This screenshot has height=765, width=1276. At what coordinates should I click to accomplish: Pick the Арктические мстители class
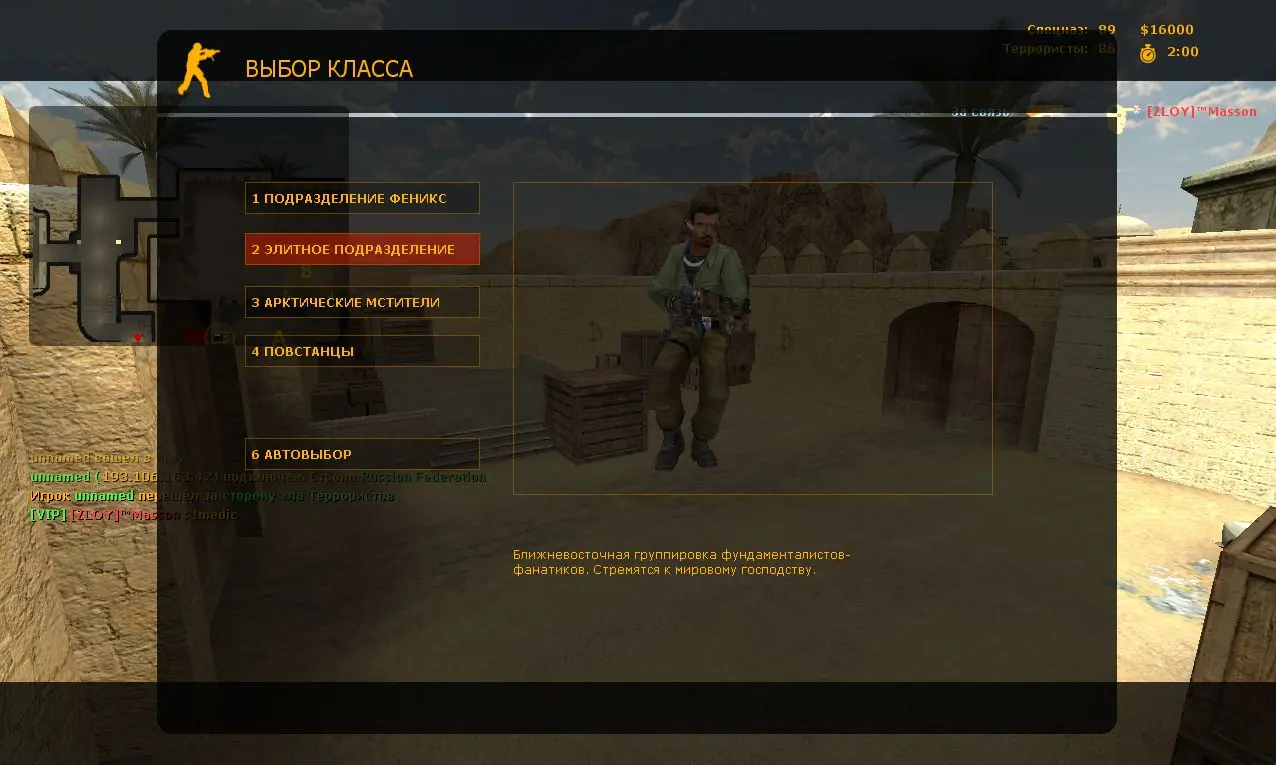click(362, 302)
